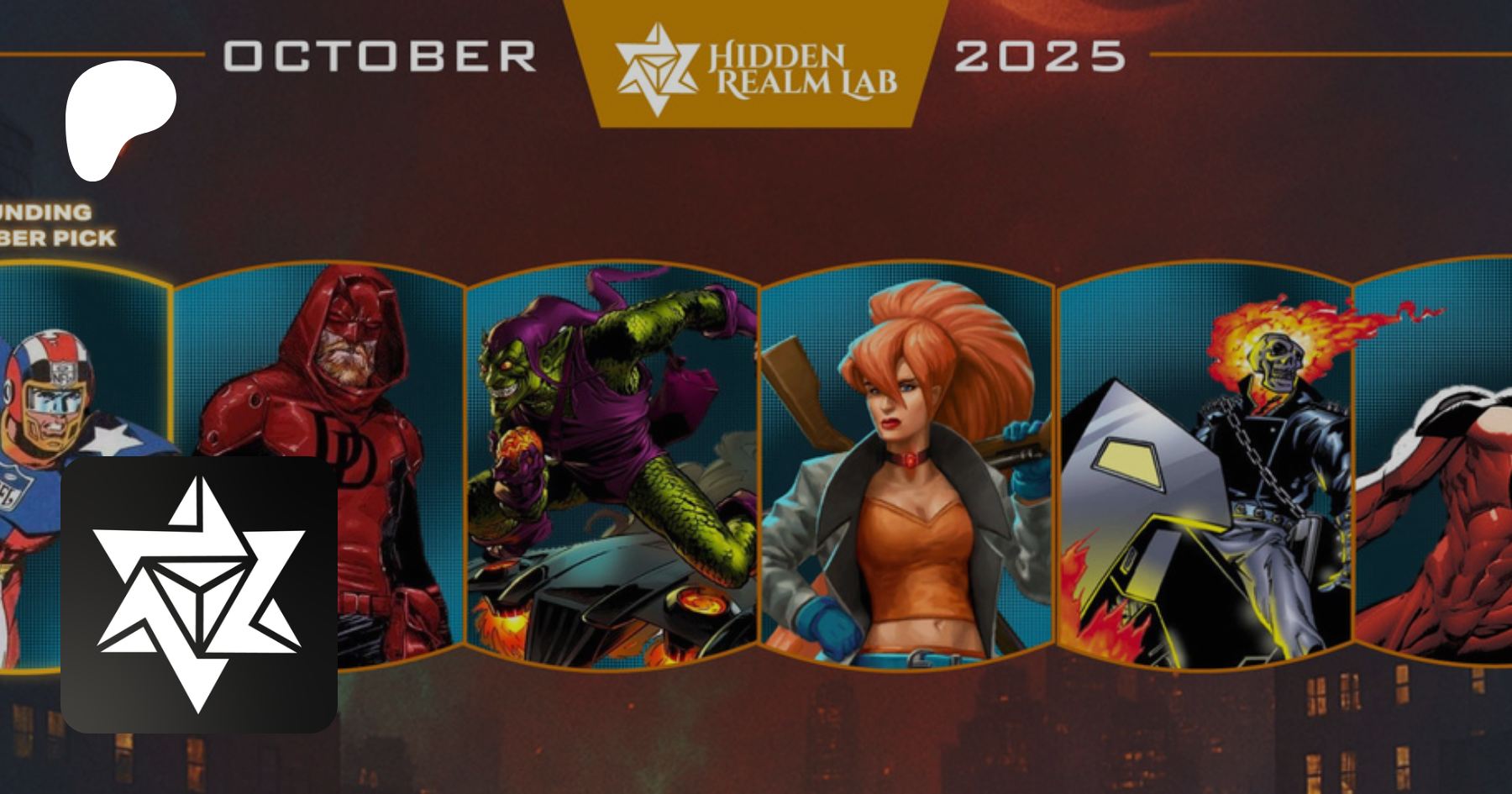
Task: Open the Hidden Realm Lab star avatar
Action: coord(199,594)
